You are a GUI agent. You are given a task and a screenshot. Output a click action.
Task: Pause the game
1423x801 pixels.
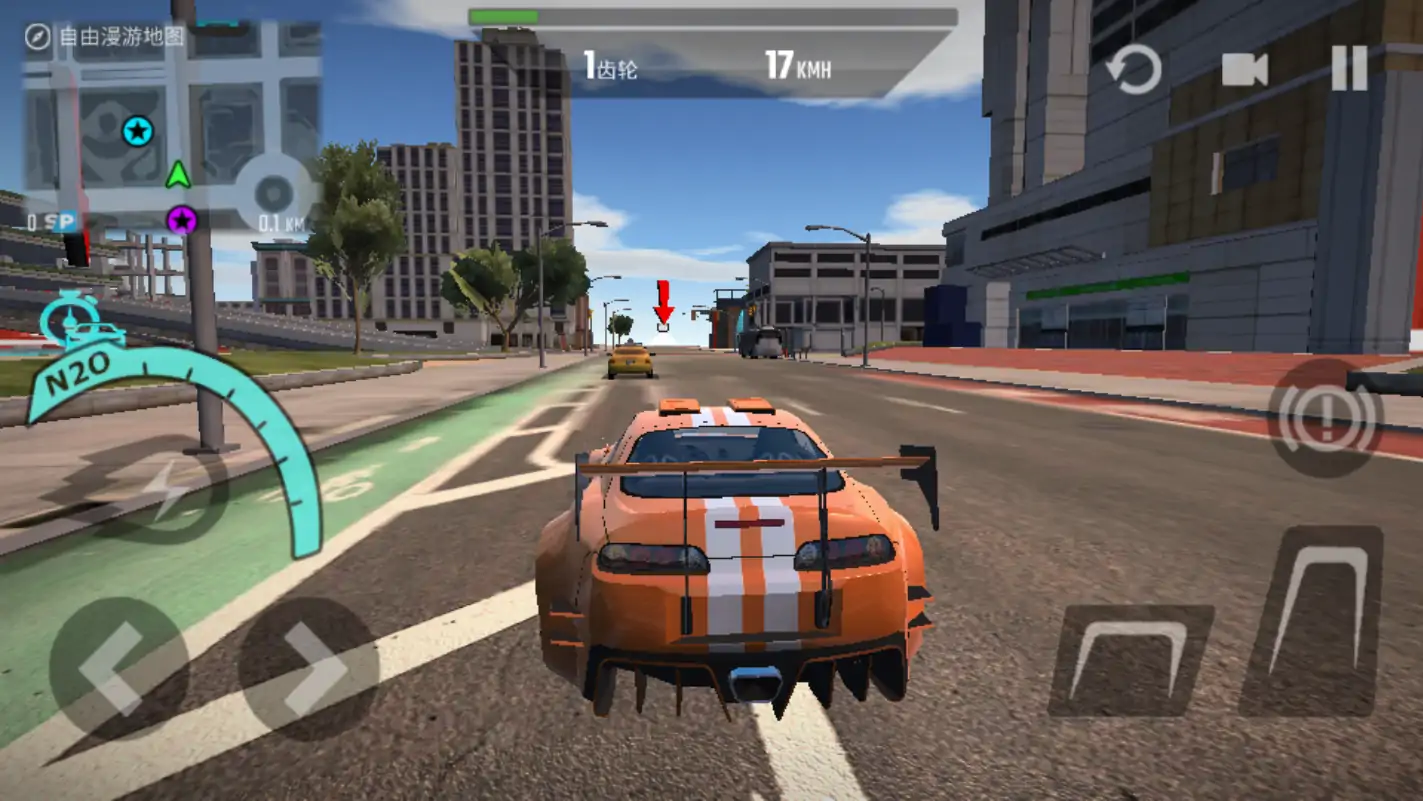pyautogui.click(x=1349, y=70)
